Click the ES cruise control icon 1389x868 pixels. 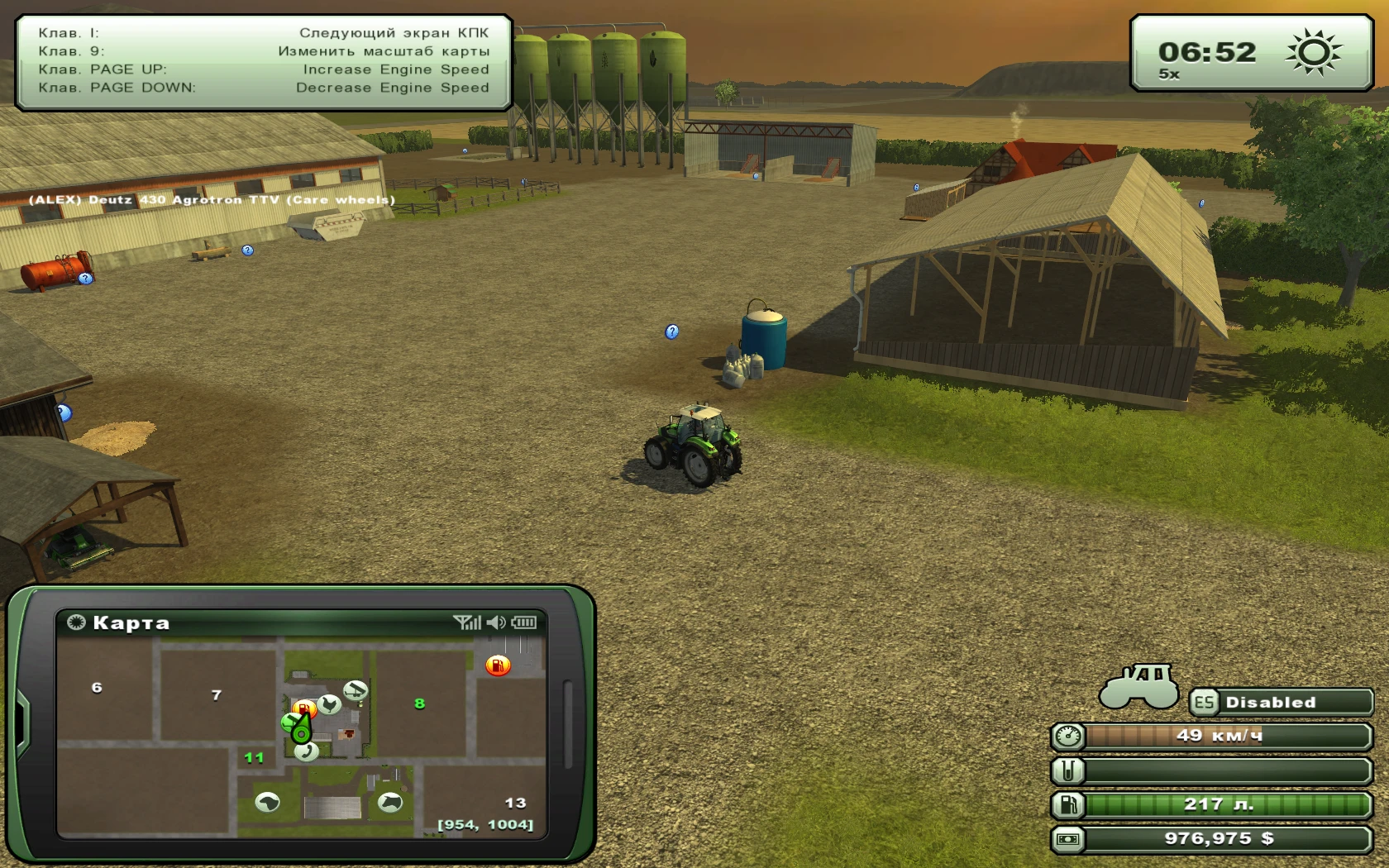coord(1205,702)
